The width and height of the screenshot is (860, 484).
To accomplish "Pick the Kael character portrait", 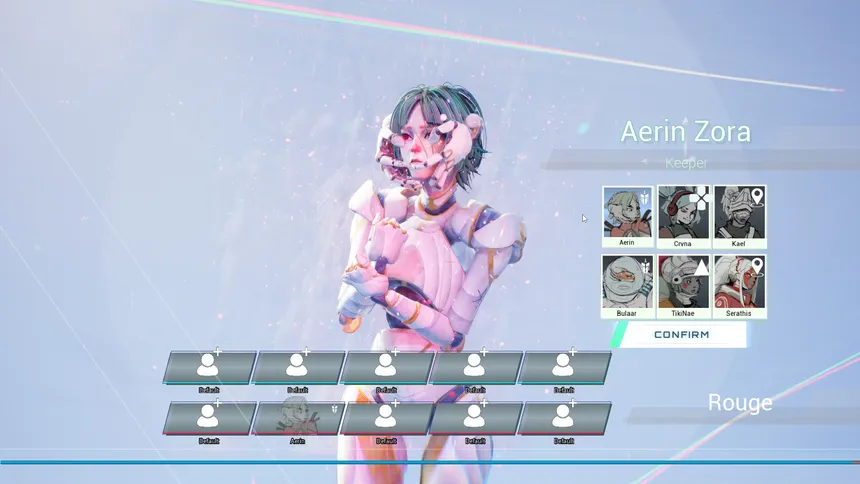I will 740,213.
